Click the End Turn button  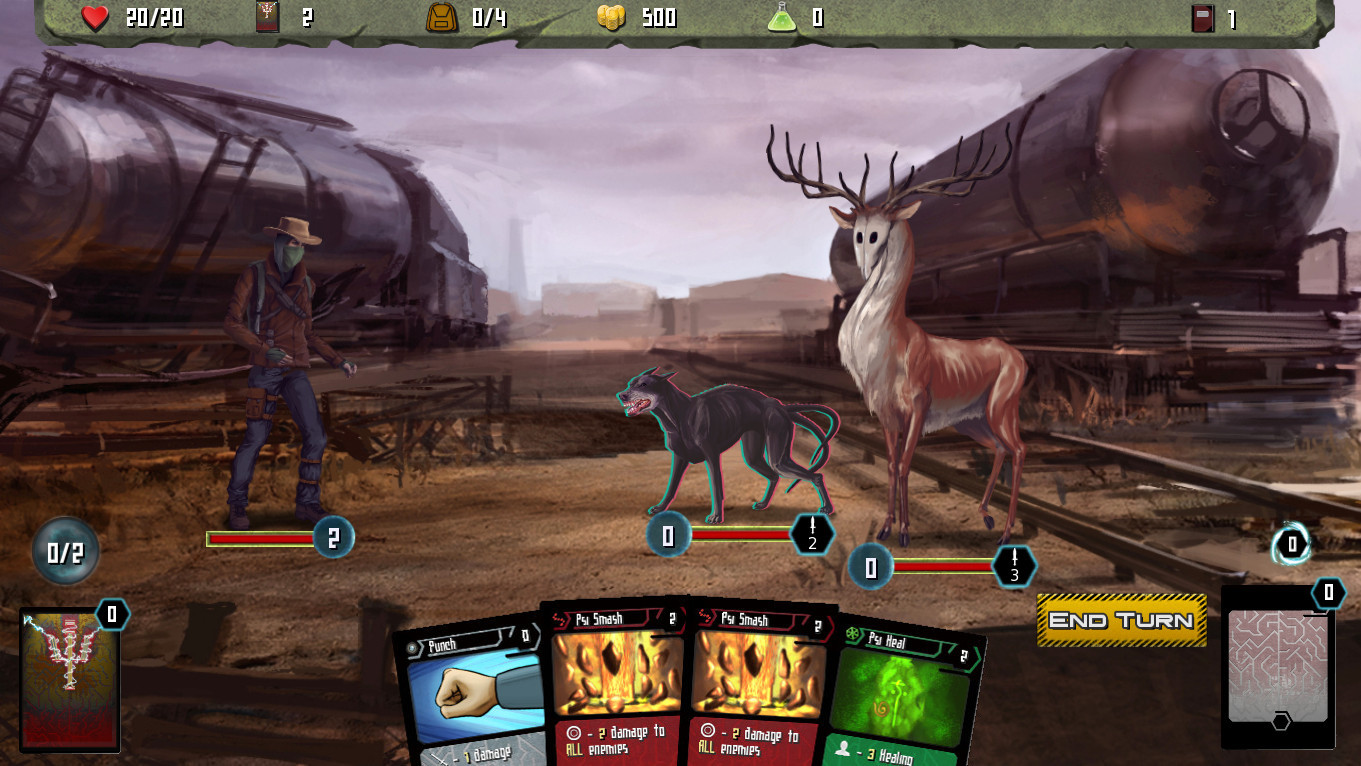pos(1121,620)
